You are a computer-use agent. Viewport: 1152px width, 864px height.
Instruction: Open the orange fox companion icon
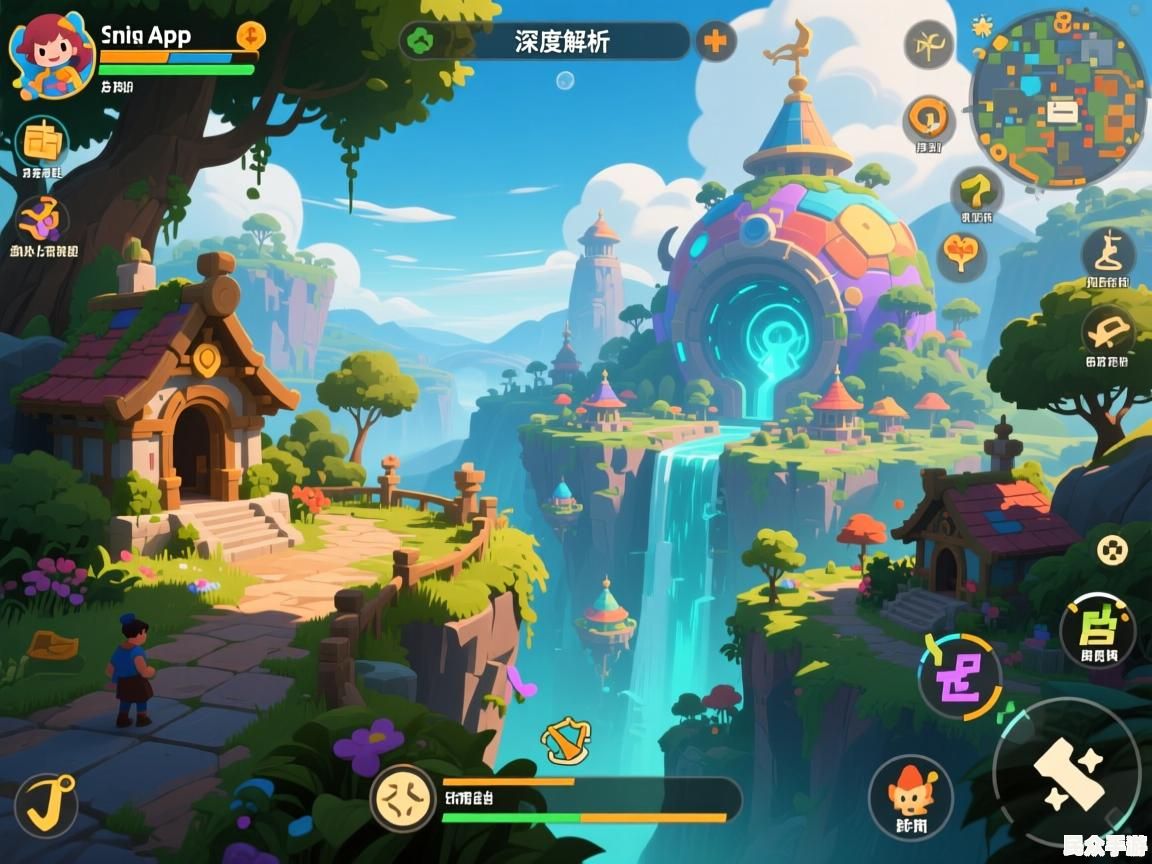tap(910, 796)
